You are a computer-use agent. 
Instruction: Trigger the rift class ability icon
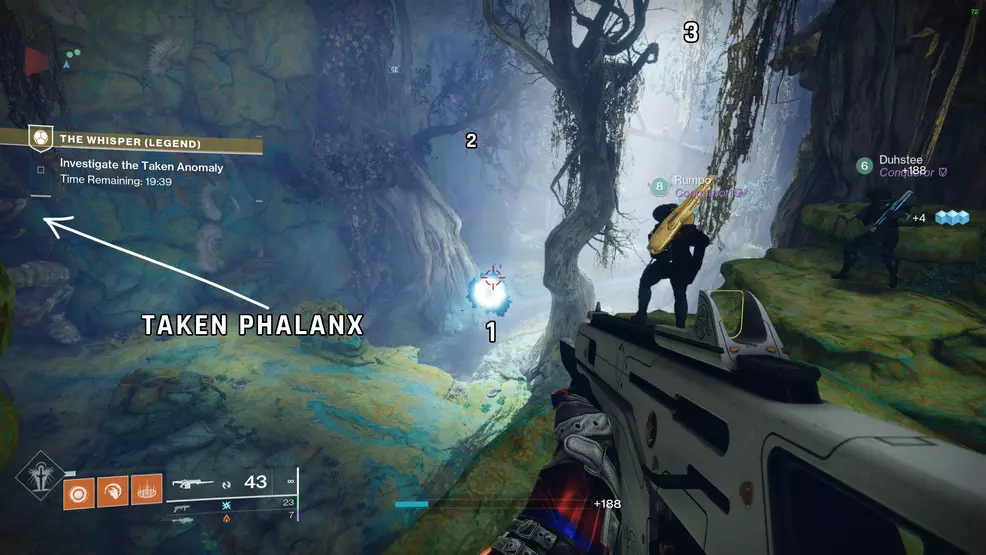[146, 490]
